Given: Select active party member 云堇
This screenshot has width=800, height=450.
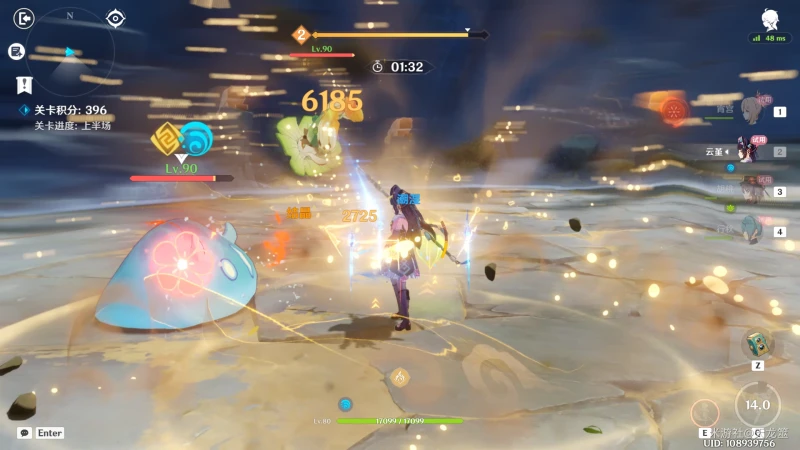Looking at the screenshot, I should coord(748,151).
